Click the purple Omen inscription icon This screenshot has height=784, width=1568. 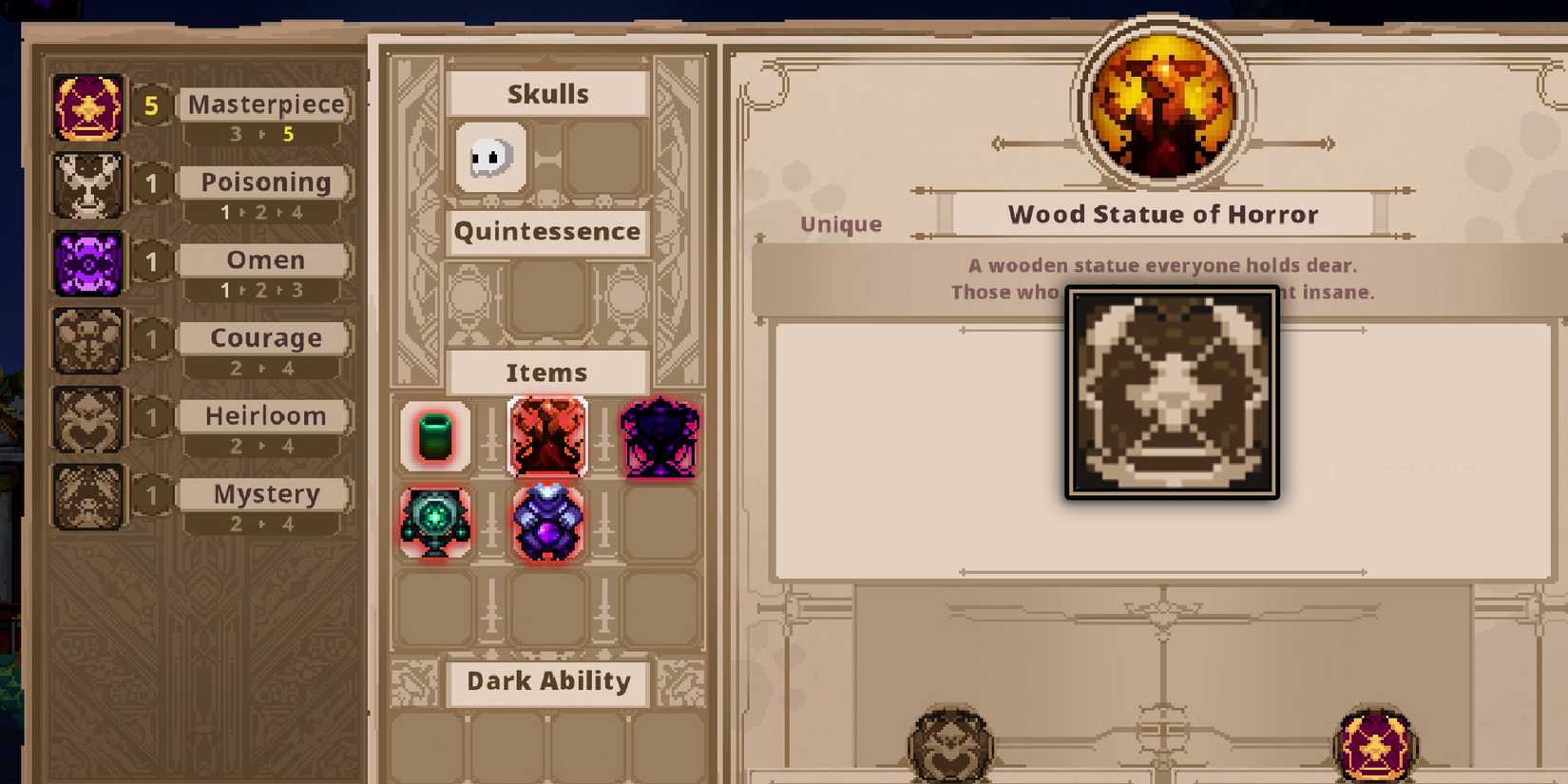click(x=86, y=261)
